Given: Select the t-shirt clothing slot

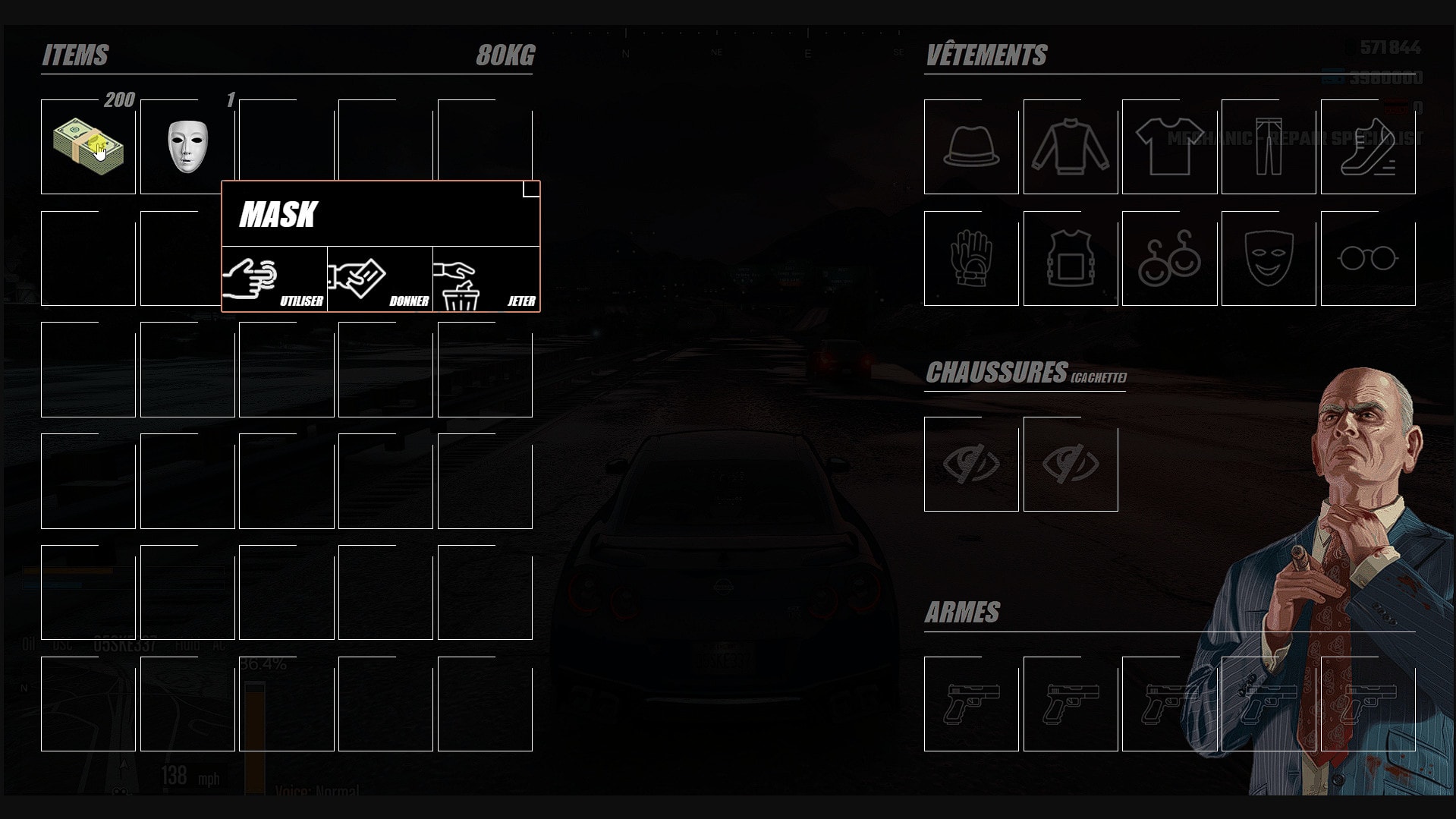Looking at the screenshot, I should [x=1169, y=146].
